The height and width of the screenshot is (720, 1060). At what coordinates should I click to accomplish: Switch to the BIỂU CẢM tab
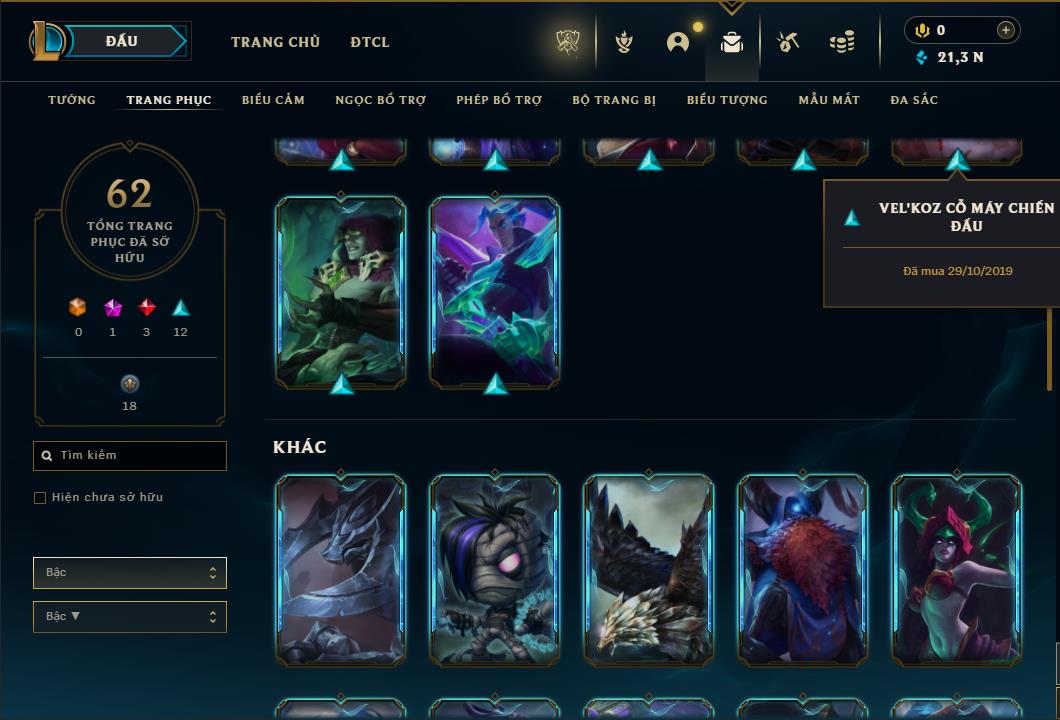[x=273, y=100]
